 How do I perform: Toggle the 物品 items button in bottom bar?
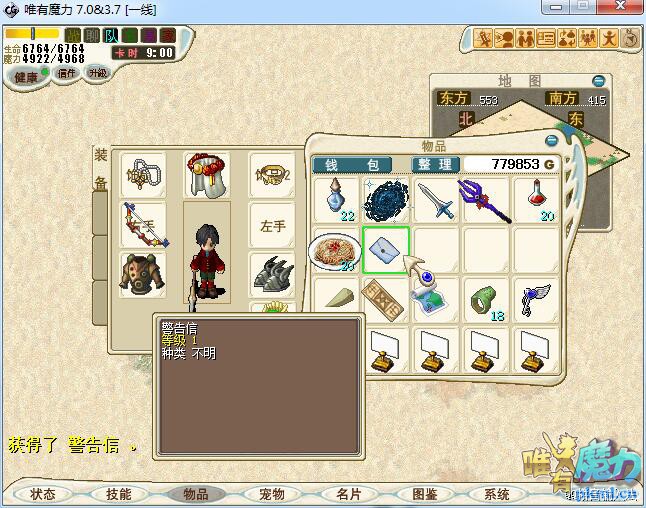coord(195,494)
